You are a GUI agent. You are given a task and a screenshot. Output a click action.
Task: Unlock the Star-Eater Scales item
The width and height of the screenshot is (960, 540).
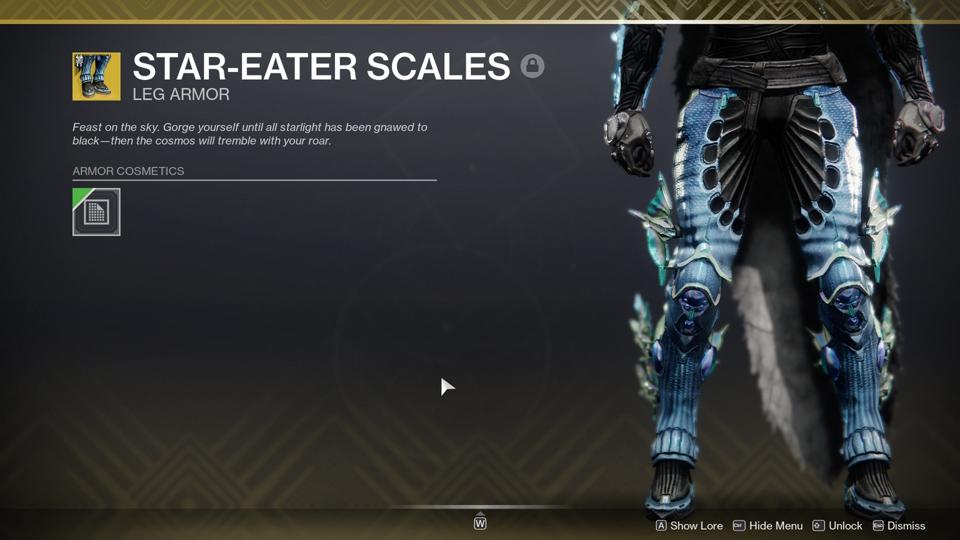837,526
